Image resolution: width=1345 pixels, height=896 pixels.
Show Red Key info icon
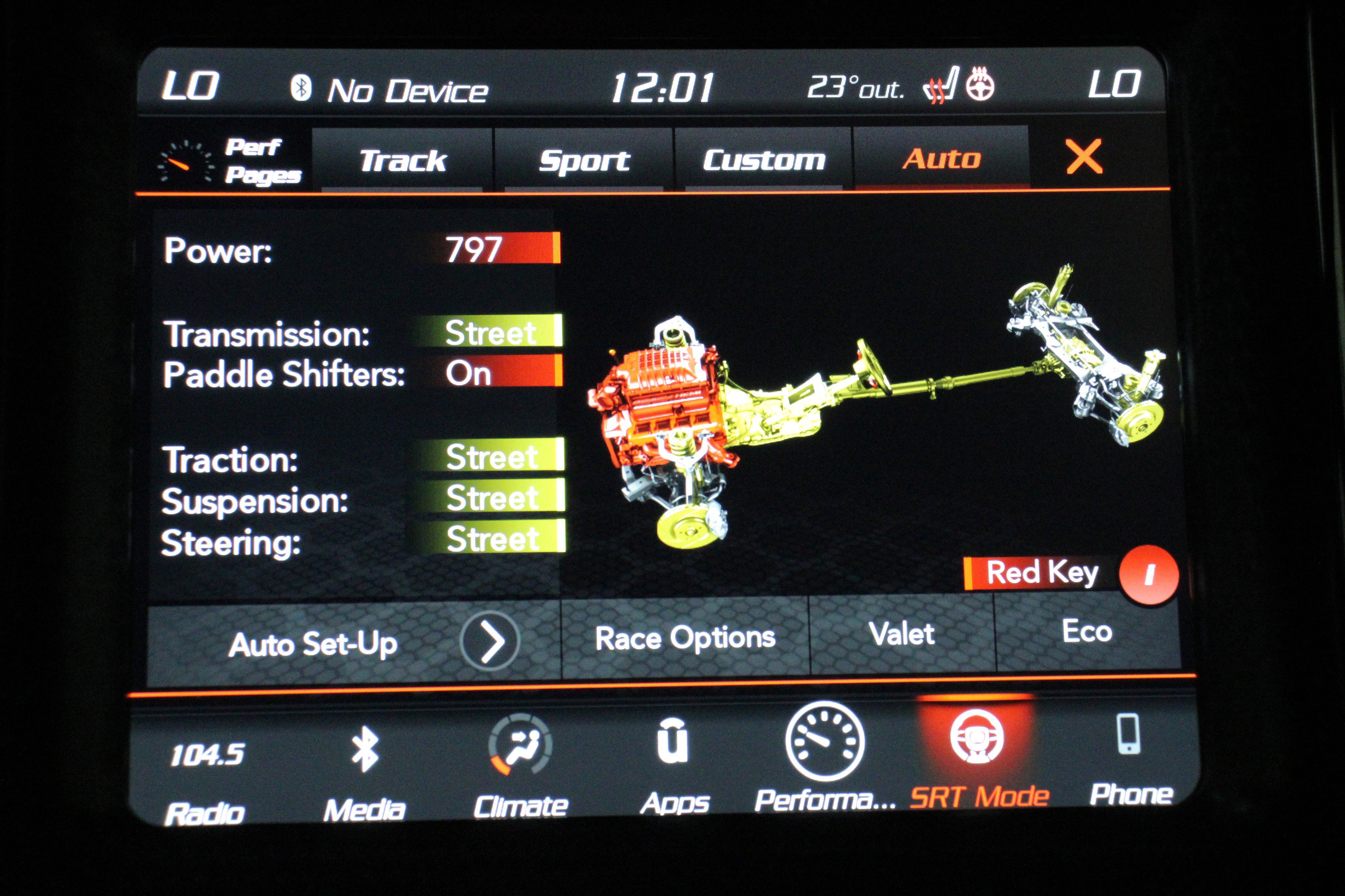coord(1148,574)
